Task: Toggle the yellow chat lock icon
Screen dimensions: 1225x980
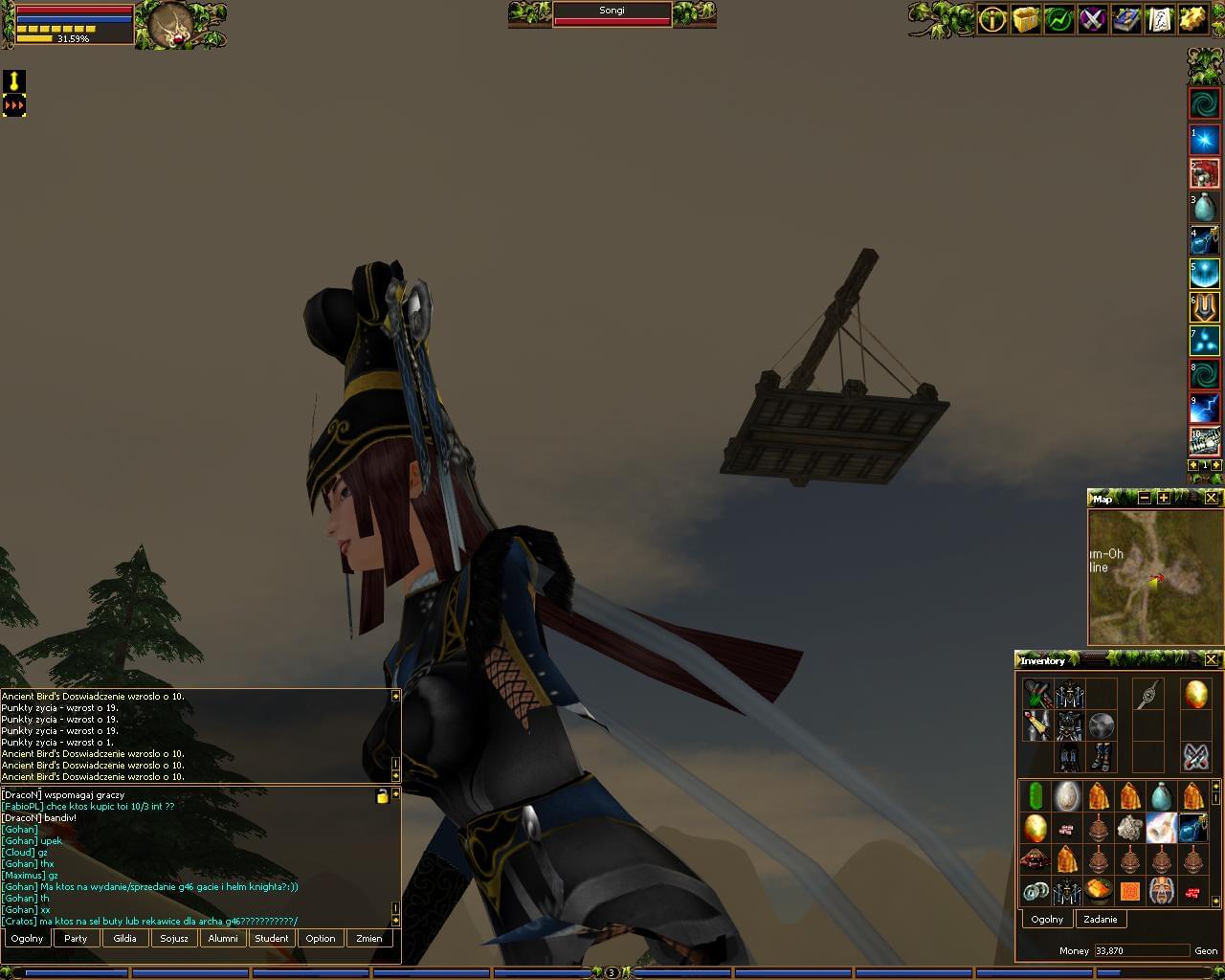Action: coord(383,796)
